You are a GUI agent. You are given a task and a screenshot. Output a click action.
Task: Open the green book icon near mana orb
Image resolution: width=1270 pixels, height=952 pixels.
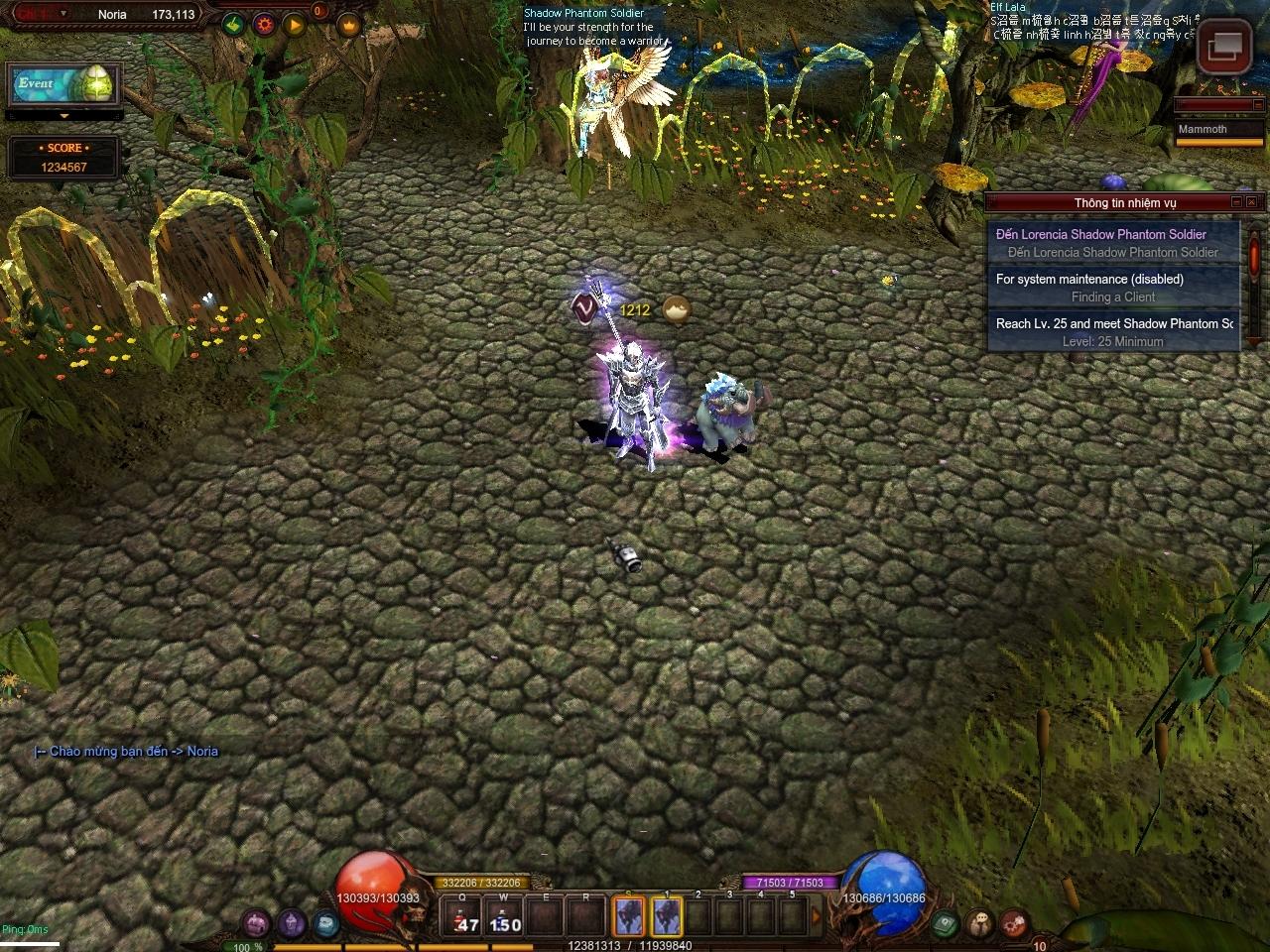[x=945, y=923]
